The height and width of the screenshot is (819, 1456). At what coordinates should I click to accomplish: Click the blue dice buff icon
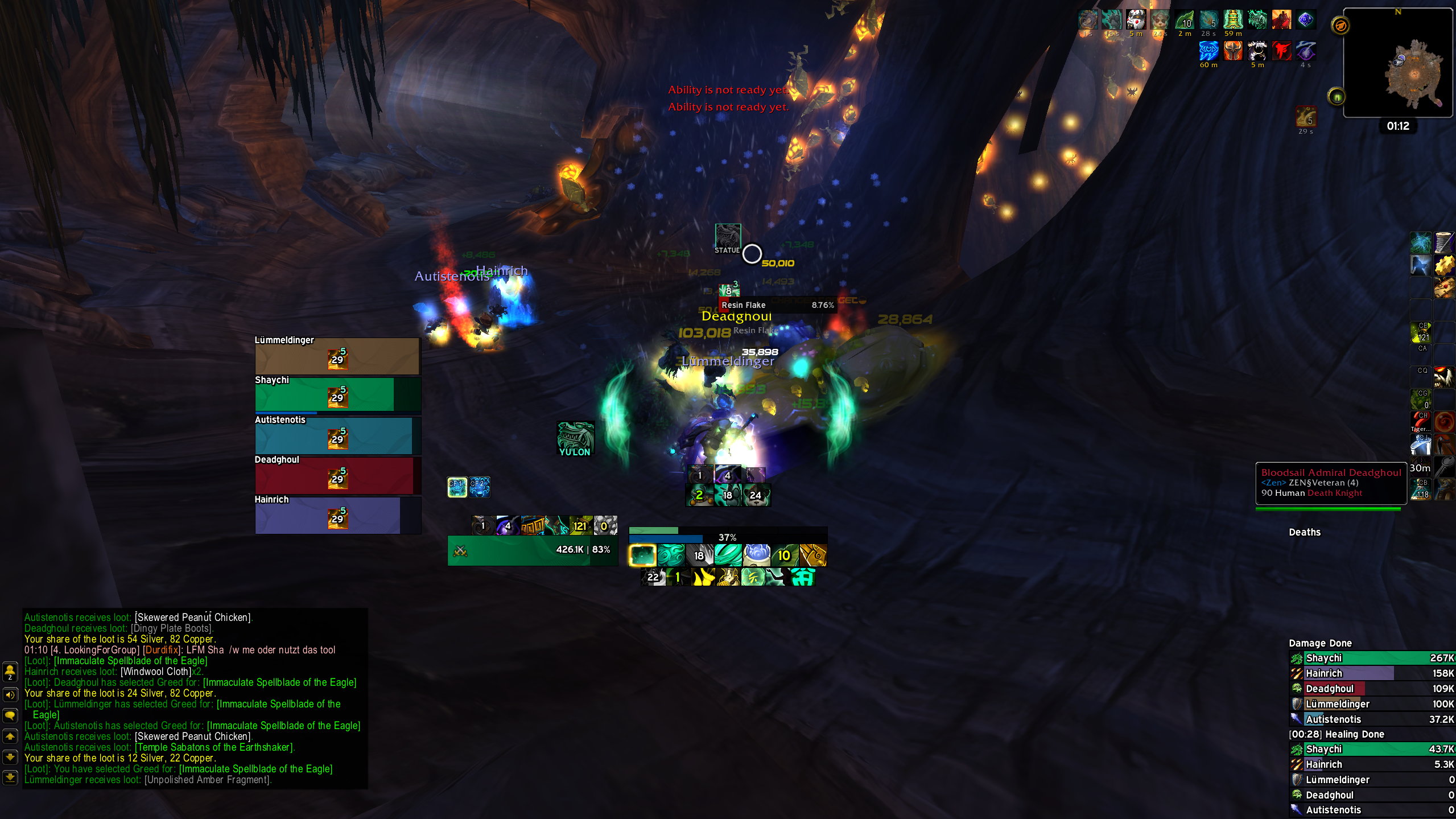1305,20
